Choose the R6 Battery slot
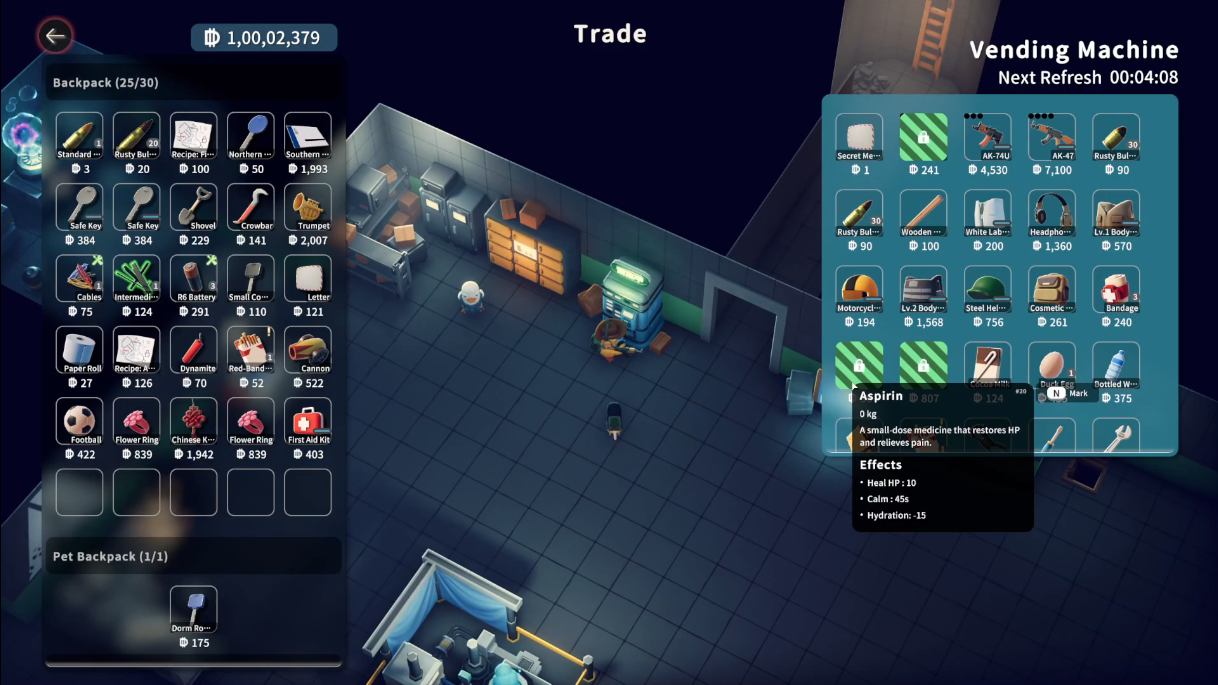Image resolution: width=1218 pixels, height=685 pixels. (x=194, y=280)
